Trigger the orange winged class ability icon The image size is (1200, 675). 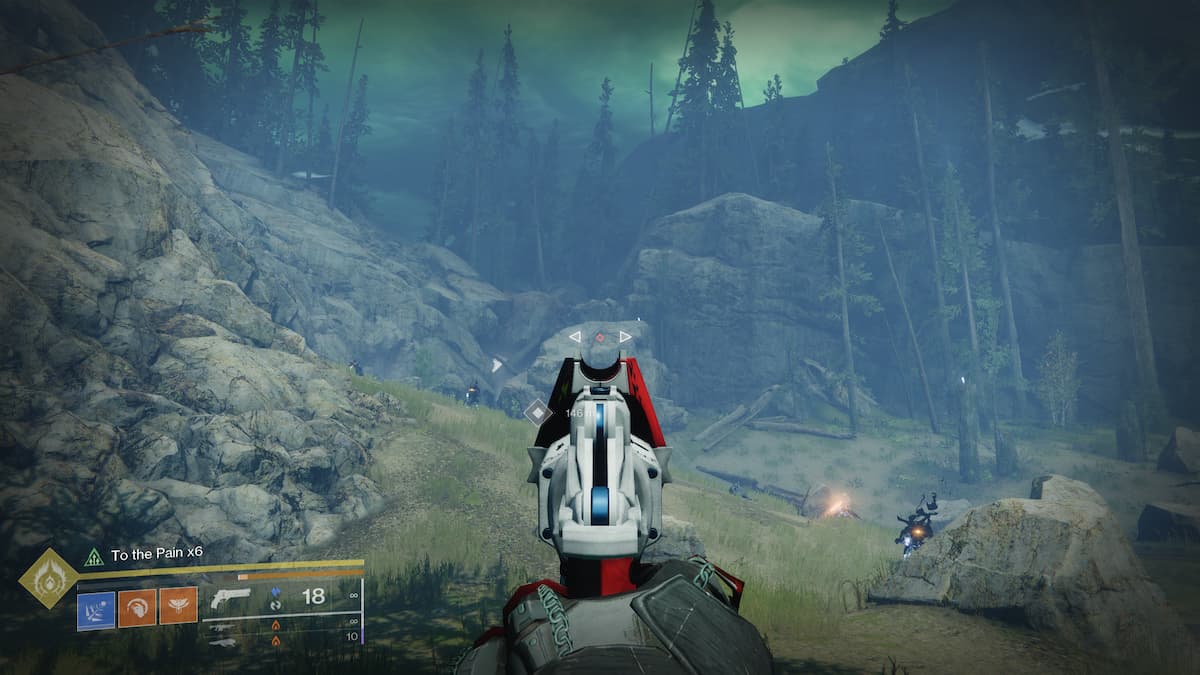coord(178,606)
